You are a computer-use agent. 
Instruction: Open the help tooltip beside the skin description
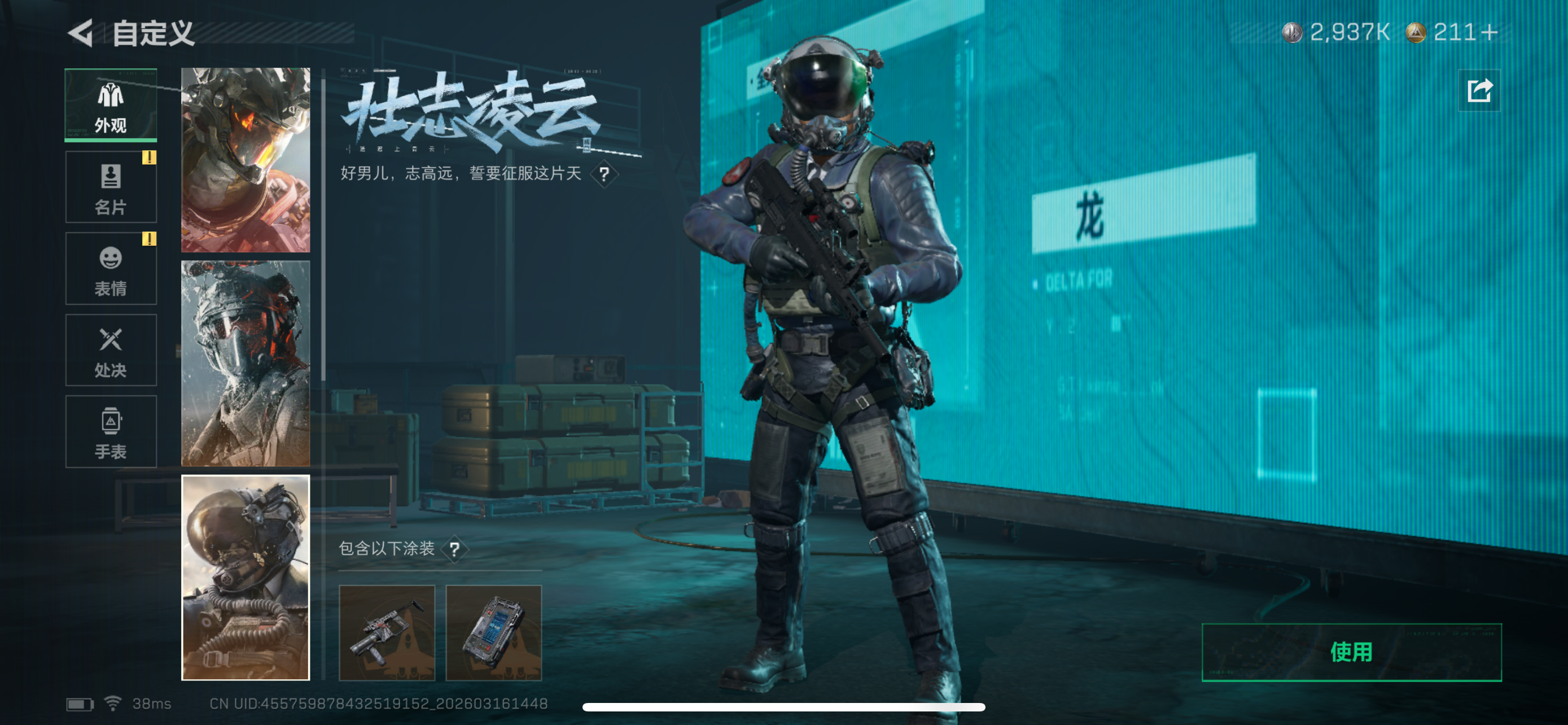point(605,174)
